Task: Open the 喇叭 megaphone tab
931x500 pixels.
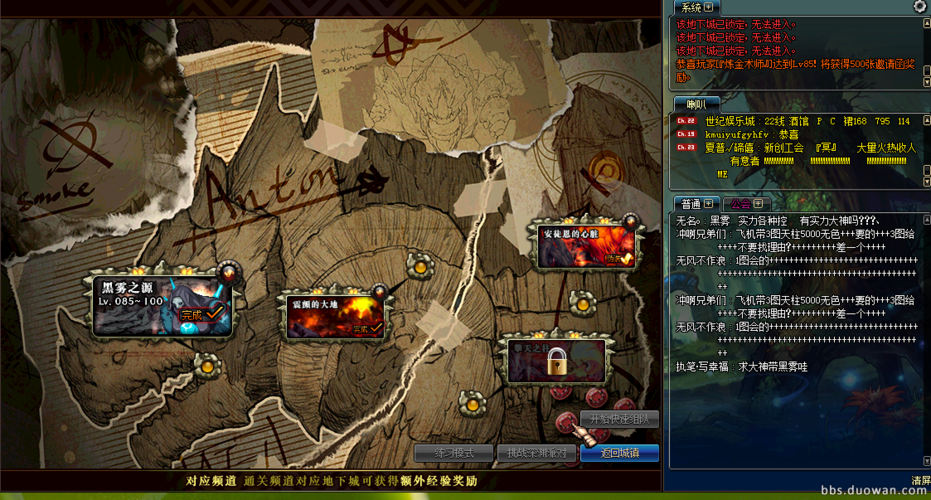Action: coord(690,104)
